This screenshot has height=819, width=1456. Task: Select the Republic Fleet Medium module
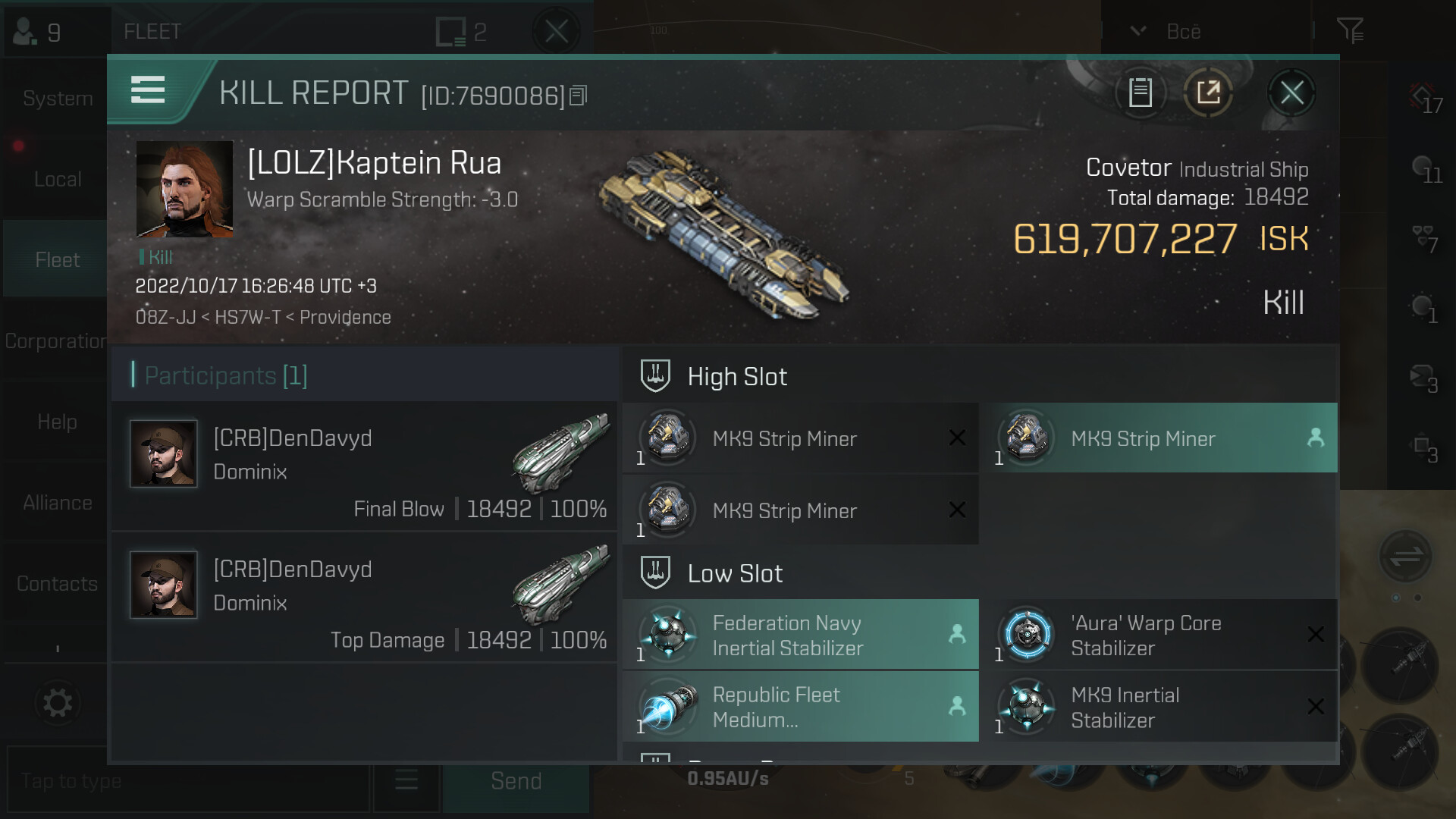(800, 707)
